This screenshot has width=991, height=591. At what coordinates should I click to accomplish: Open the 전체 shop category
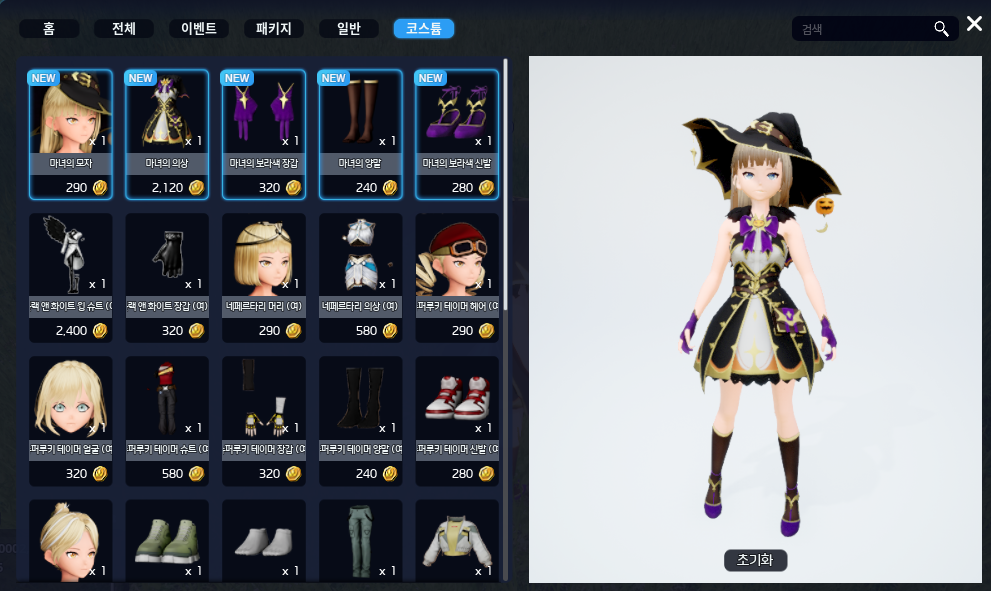tap(123, 28)
